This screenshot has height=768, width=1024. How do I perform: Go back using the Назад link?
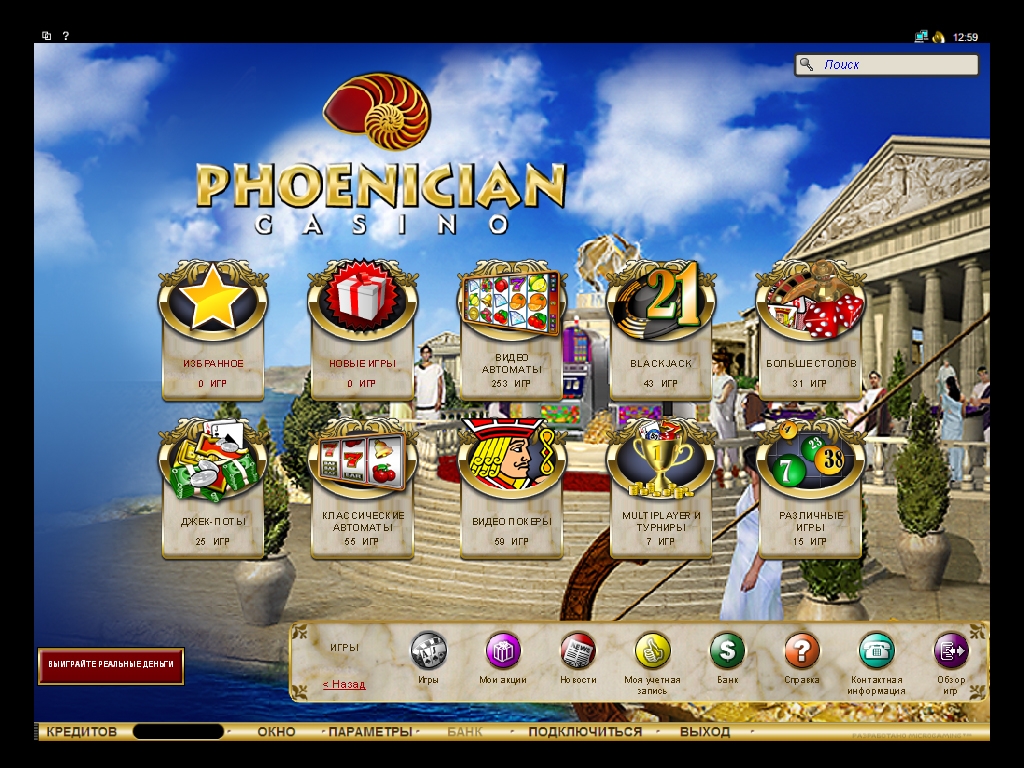(344, 685)
